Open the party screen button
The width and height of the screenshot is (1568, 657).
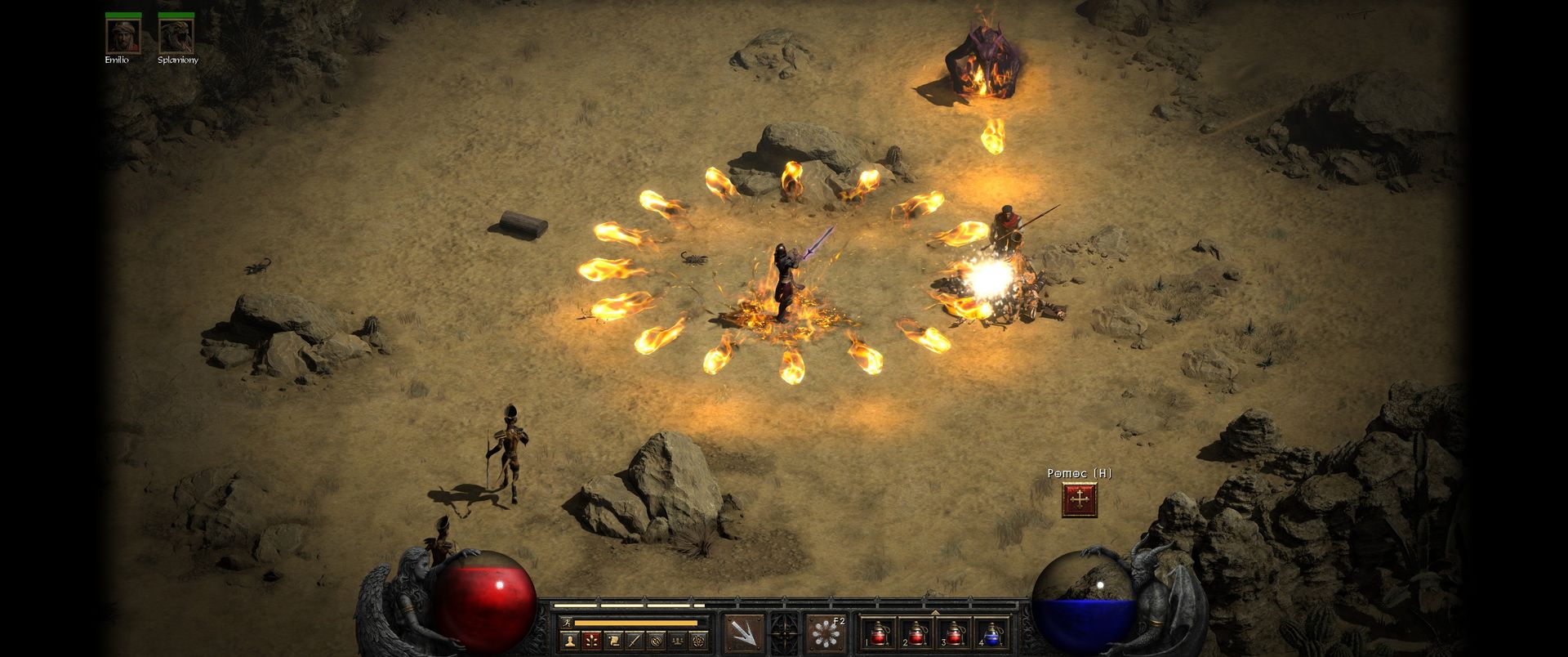[x=676, y=640]
